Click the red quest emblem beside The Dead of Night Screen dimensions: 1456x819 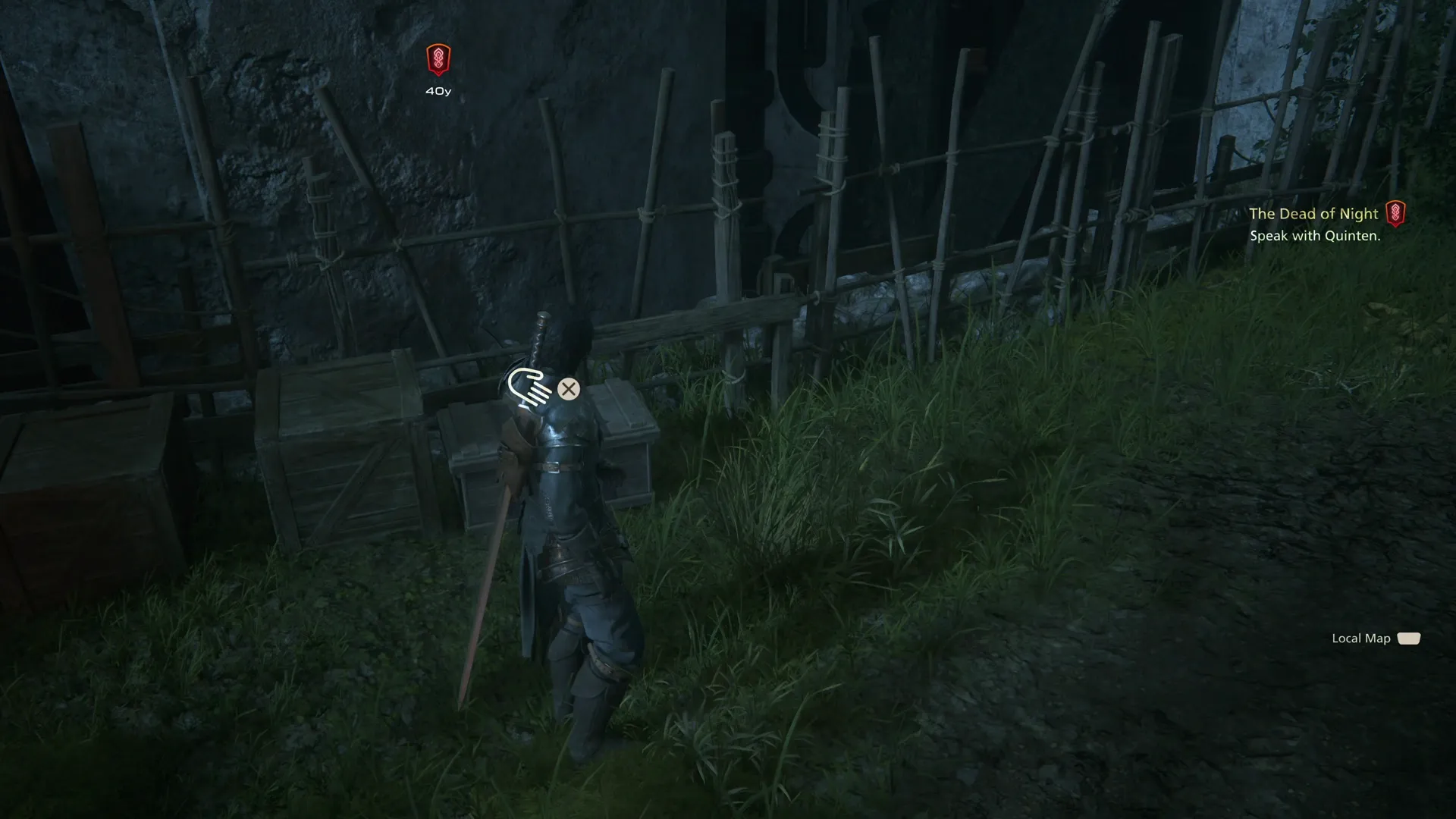(1395, 213)
